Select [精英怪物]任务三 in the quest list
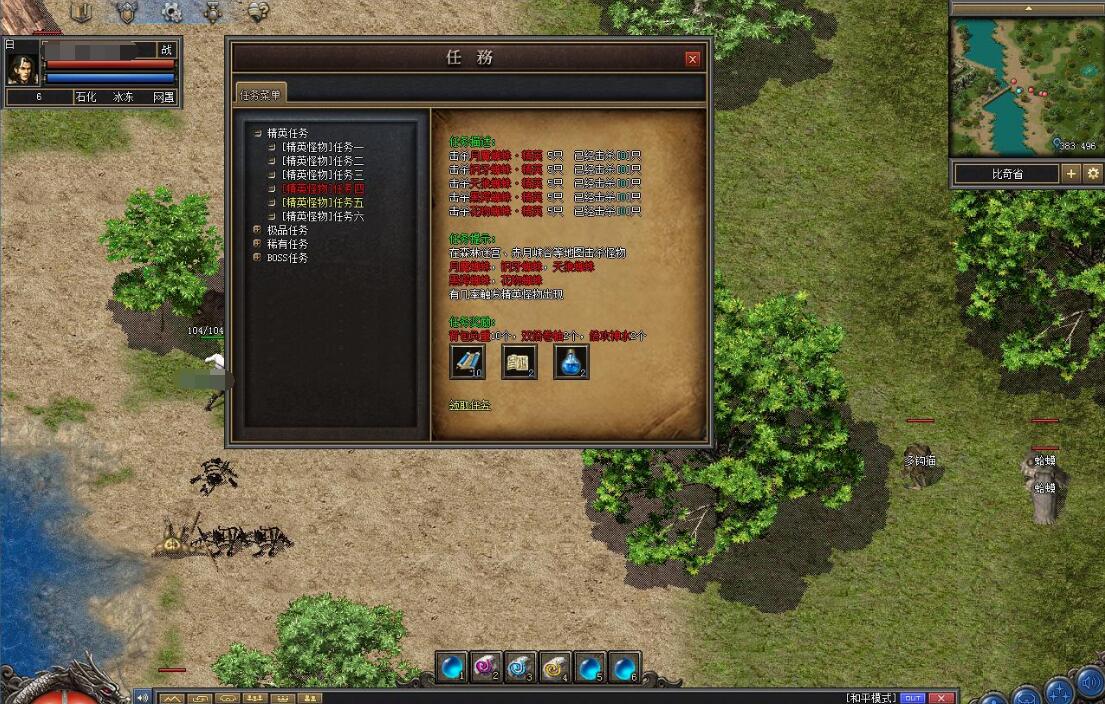Image resolution: width=1105 pixels, height=704 pixels. tap(322, 175)
